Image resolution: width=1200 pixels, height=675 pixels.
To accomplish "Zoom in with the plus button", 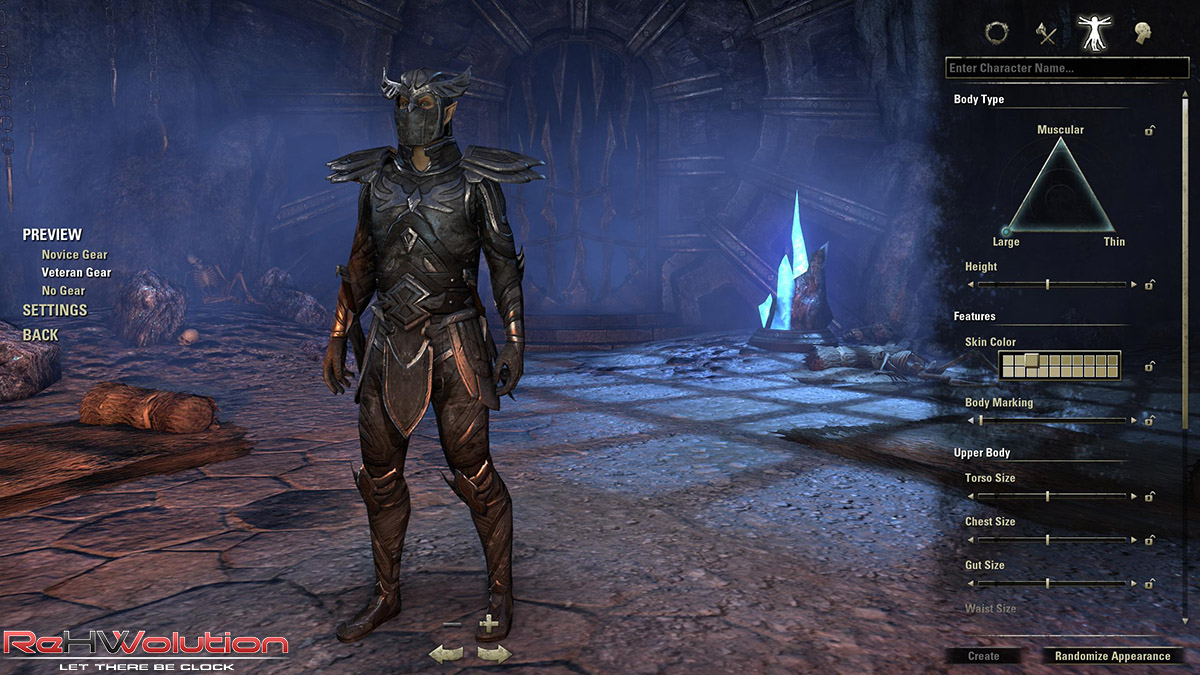I will [x=488, y=625].
